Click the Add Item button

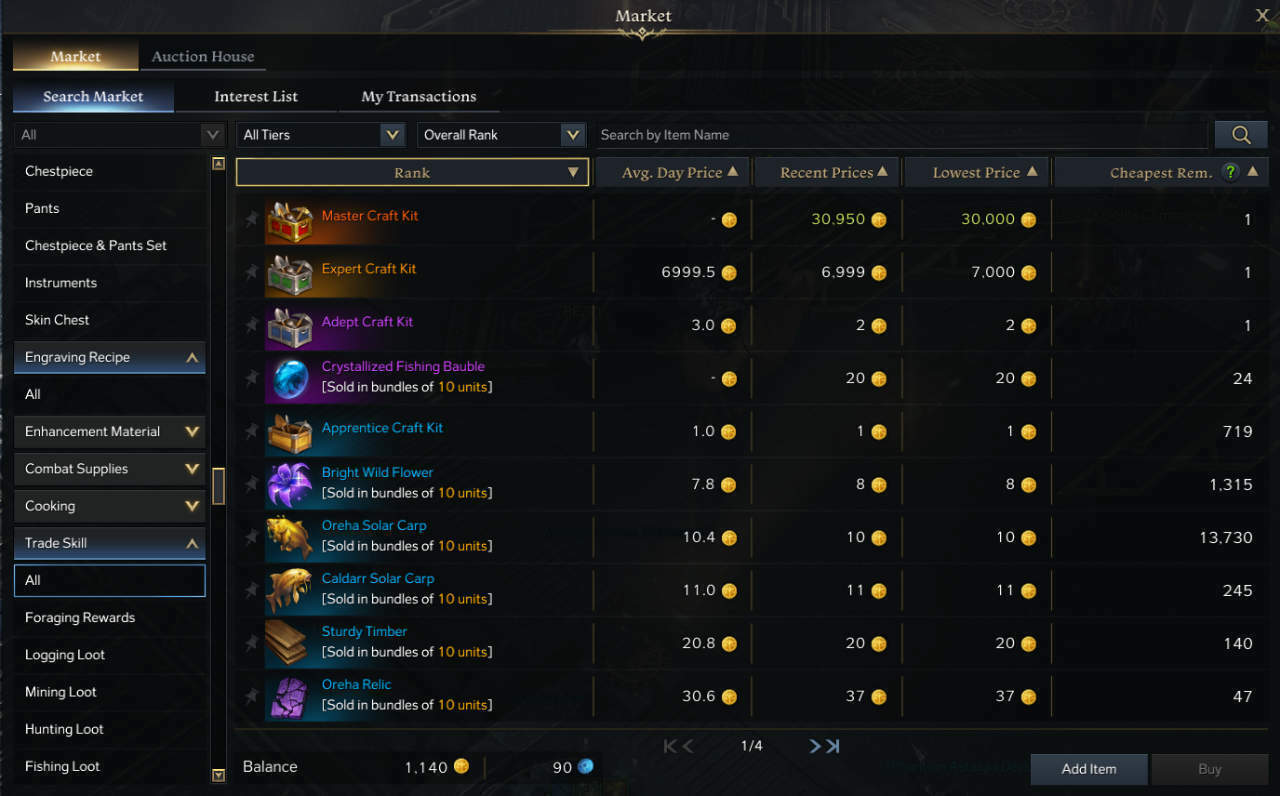[x=1088, y=769]
